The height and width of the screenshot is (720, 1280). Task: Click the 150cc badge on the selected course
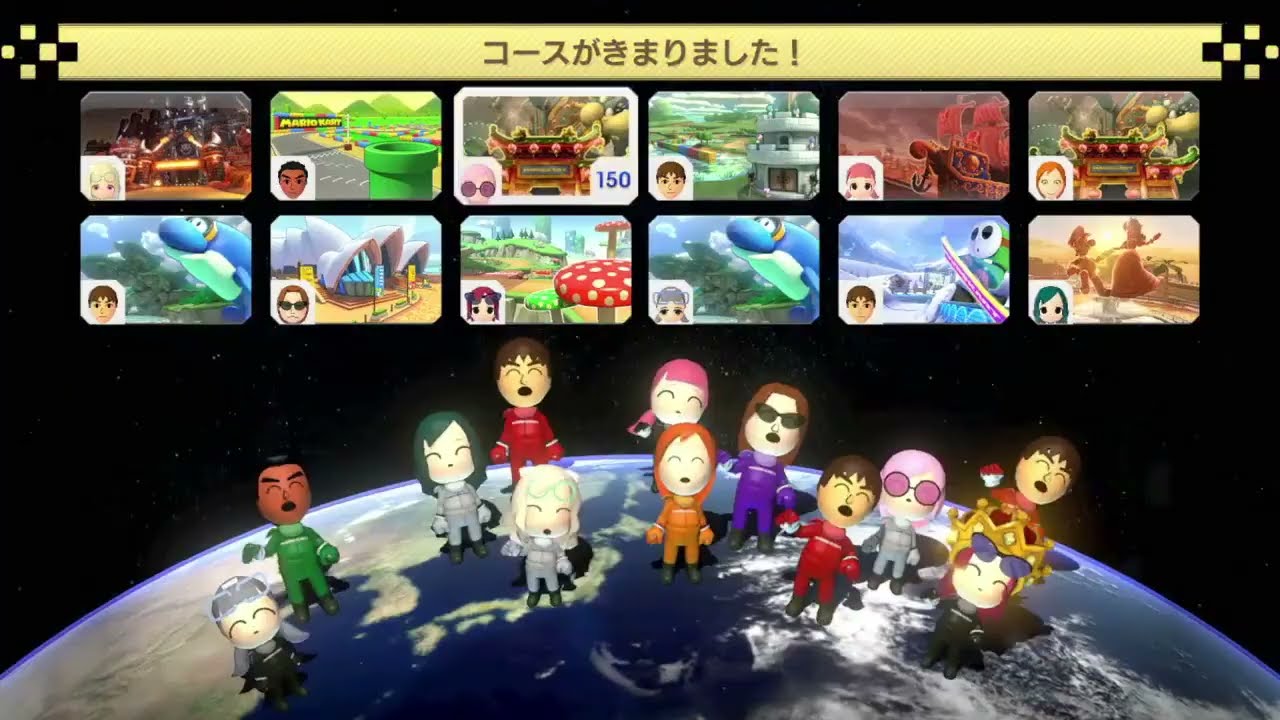pos(611,178)
